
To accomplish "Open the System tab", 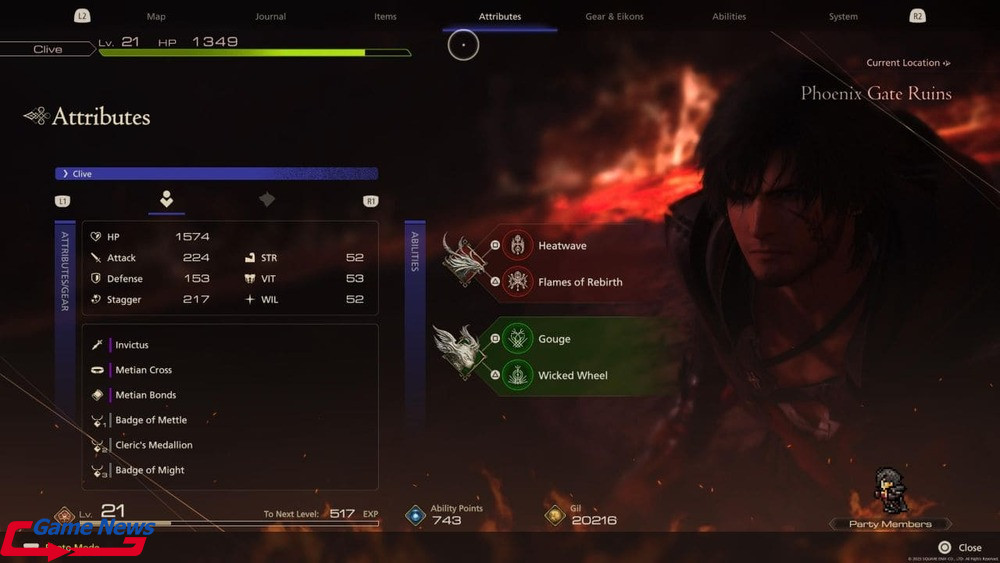I will (843, 17).
